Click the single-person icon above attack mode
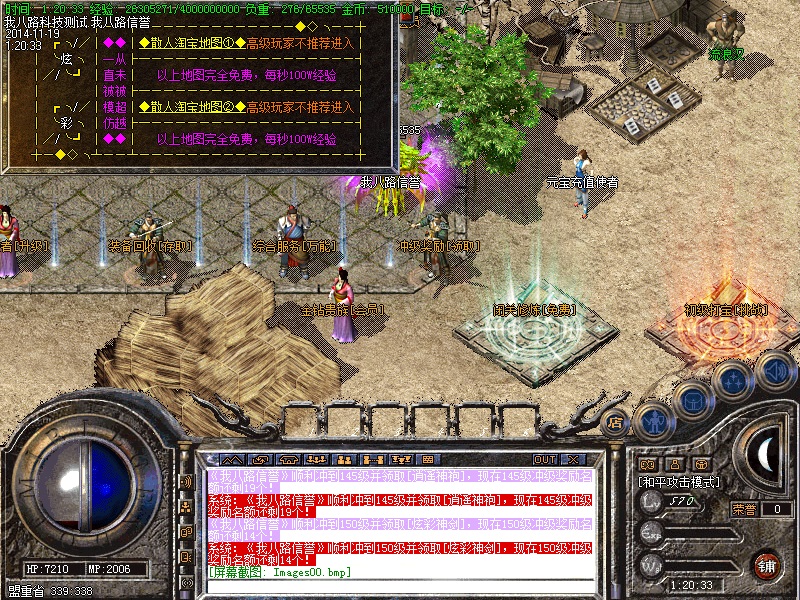Viewport: 800px width, 600px height. 676,464
